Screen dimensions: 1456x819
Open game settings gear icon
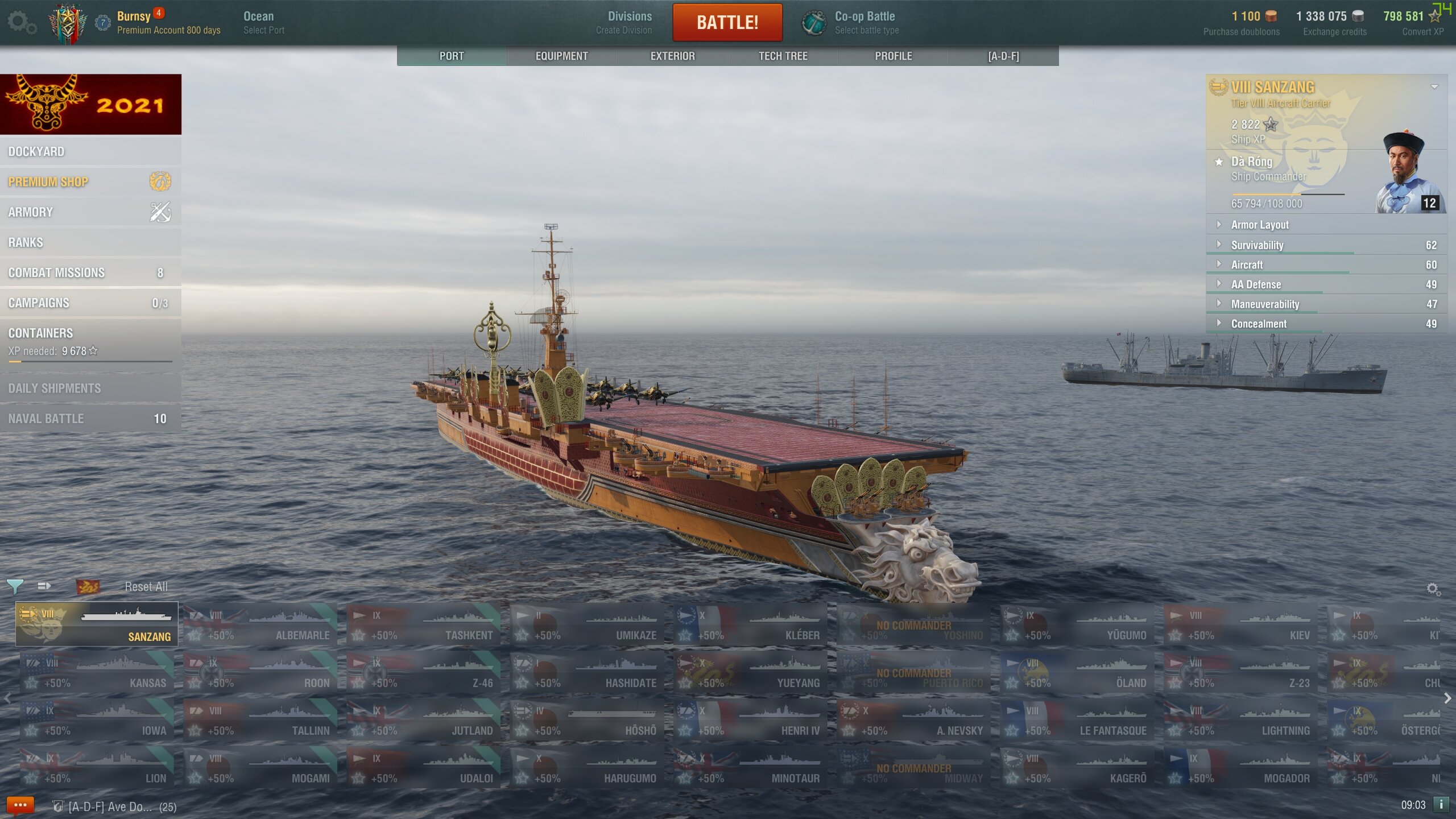coord(22,23)
